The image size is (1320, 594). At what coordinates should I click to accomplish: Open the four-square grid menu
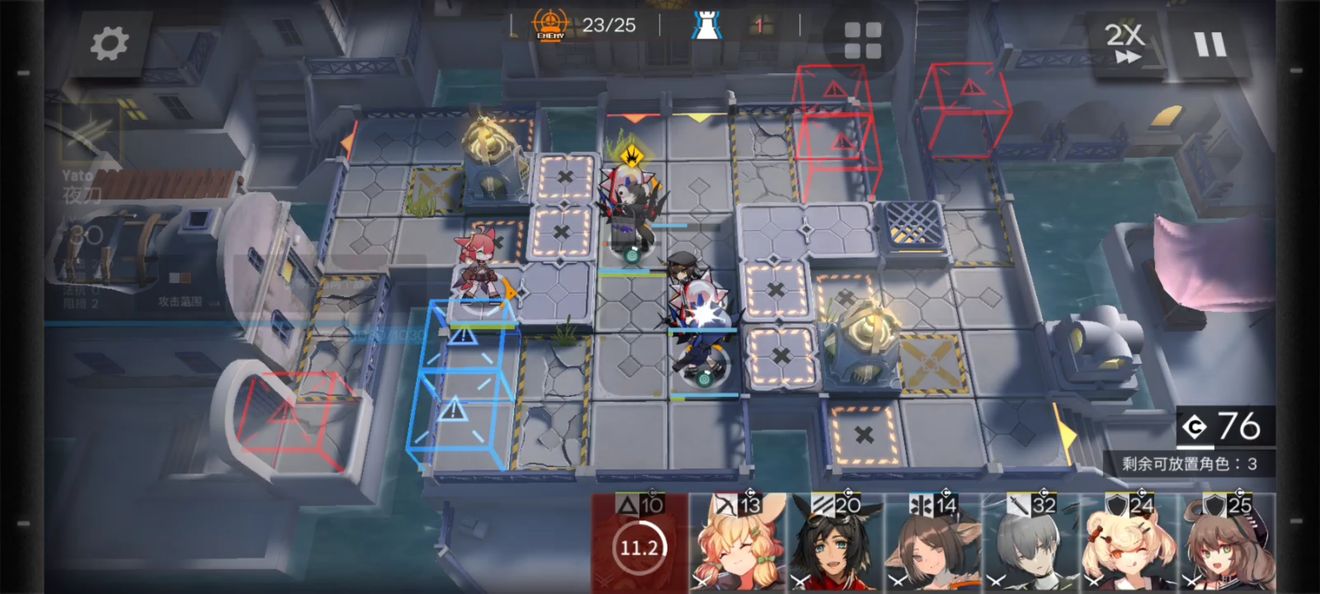coord(862,41)
